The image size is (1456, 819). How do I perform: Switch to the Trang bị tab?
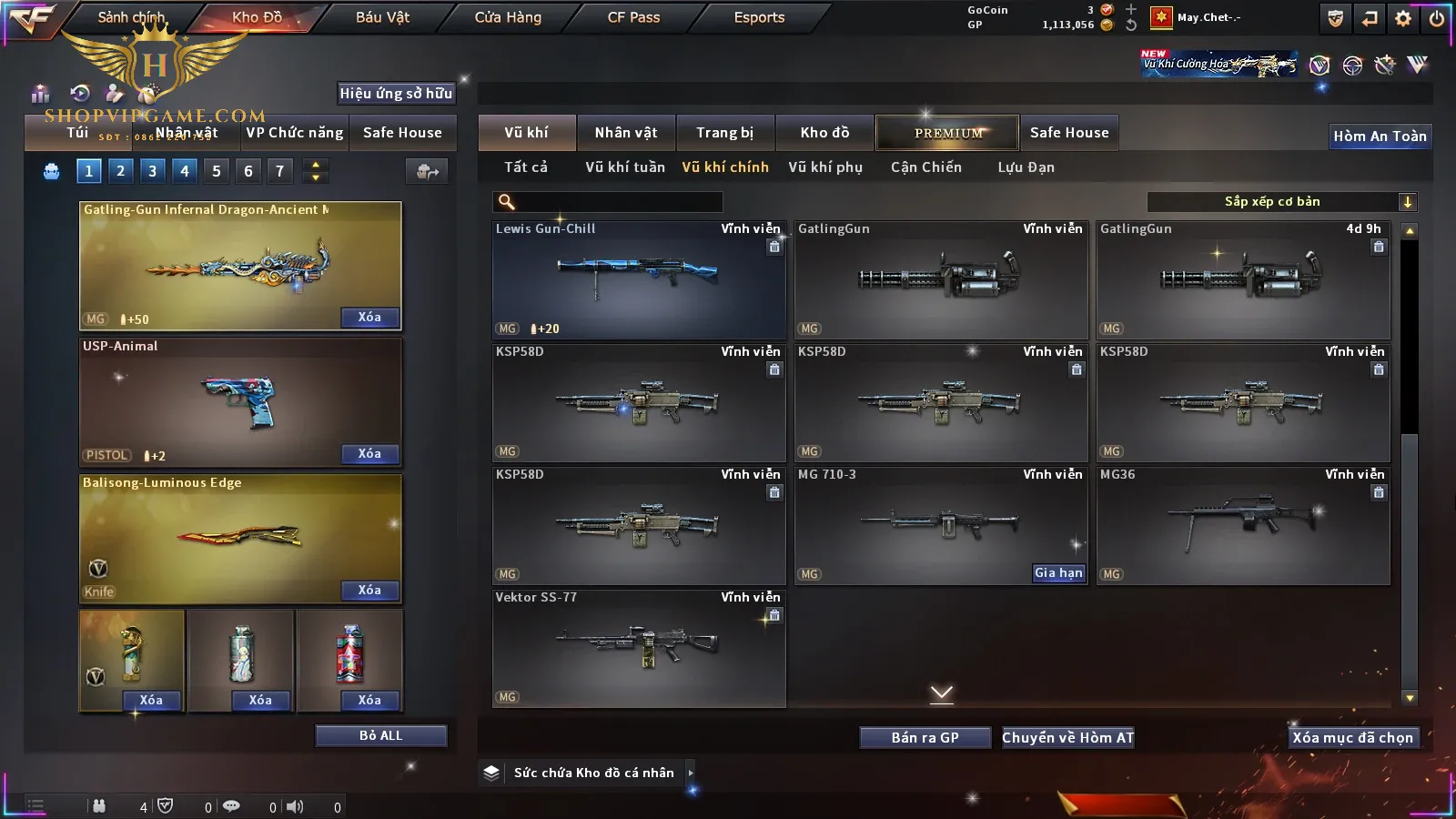pyautogui.click(x=724, y=133)
